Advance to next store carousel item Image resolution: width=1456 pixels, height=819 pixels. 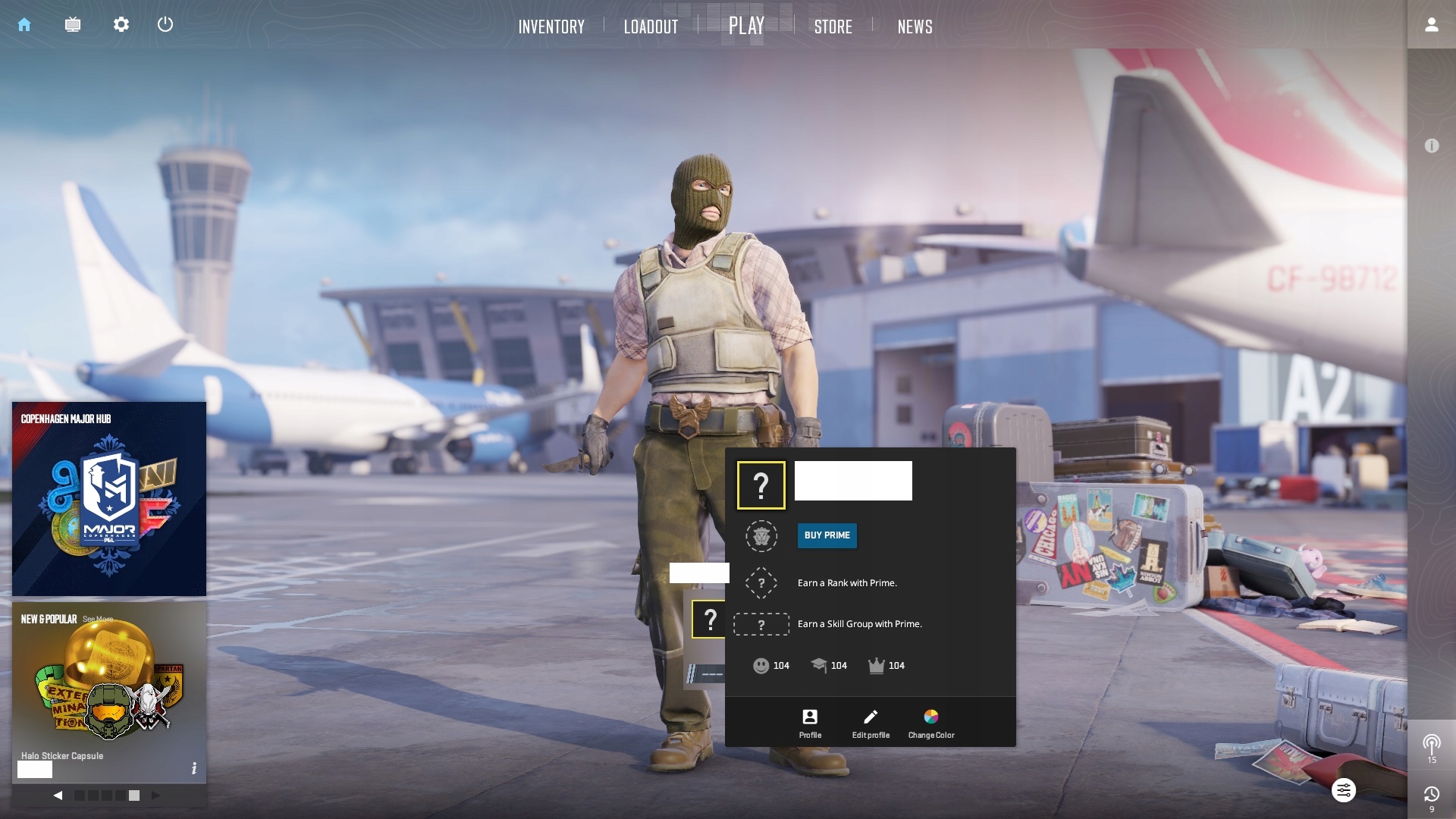pyautogui.click(x=155, y=795)
